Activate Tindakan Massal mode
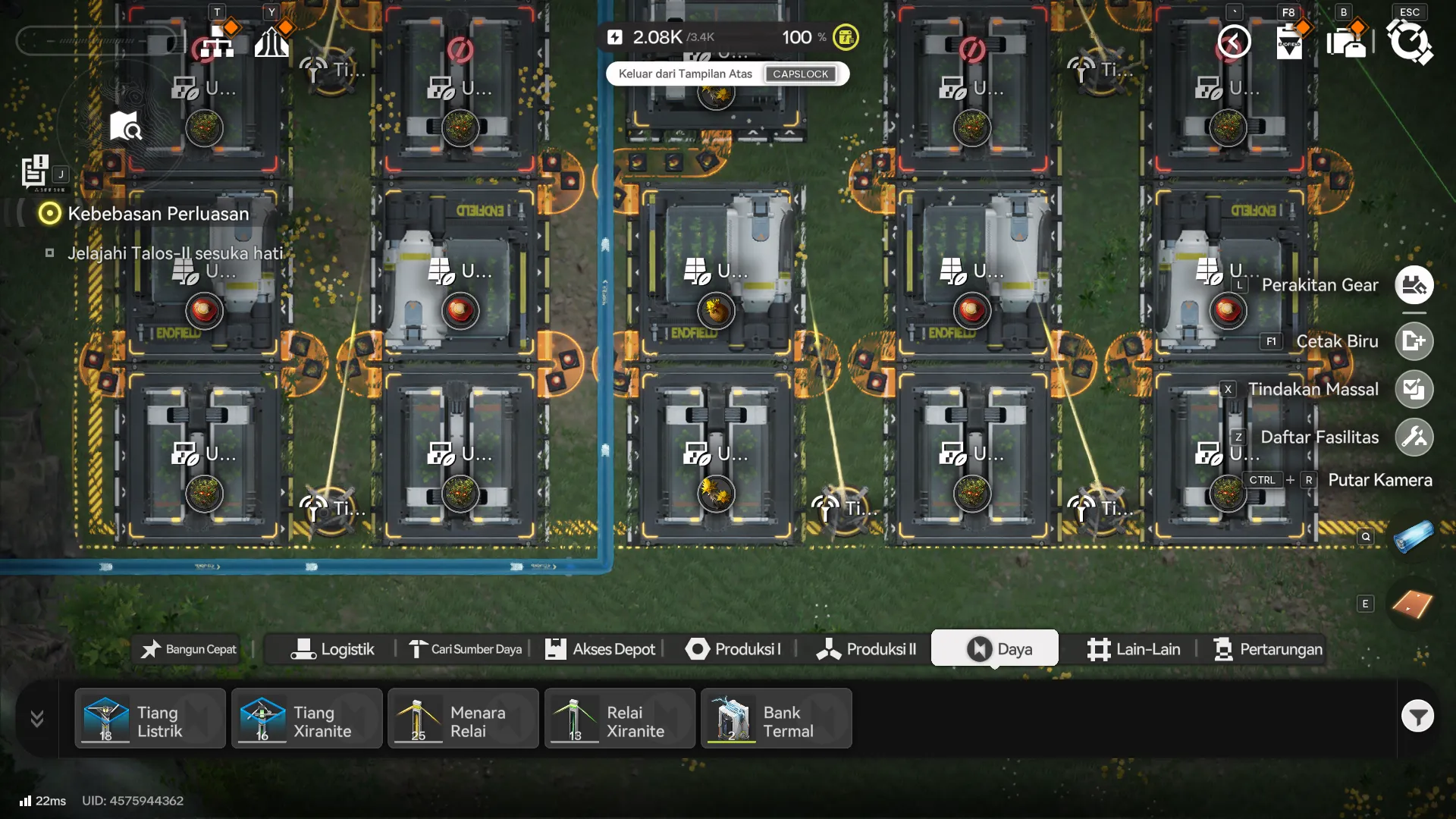The width and height of the screenshot is (1456, 819). pyautogui.click(x=1414, y=389)
